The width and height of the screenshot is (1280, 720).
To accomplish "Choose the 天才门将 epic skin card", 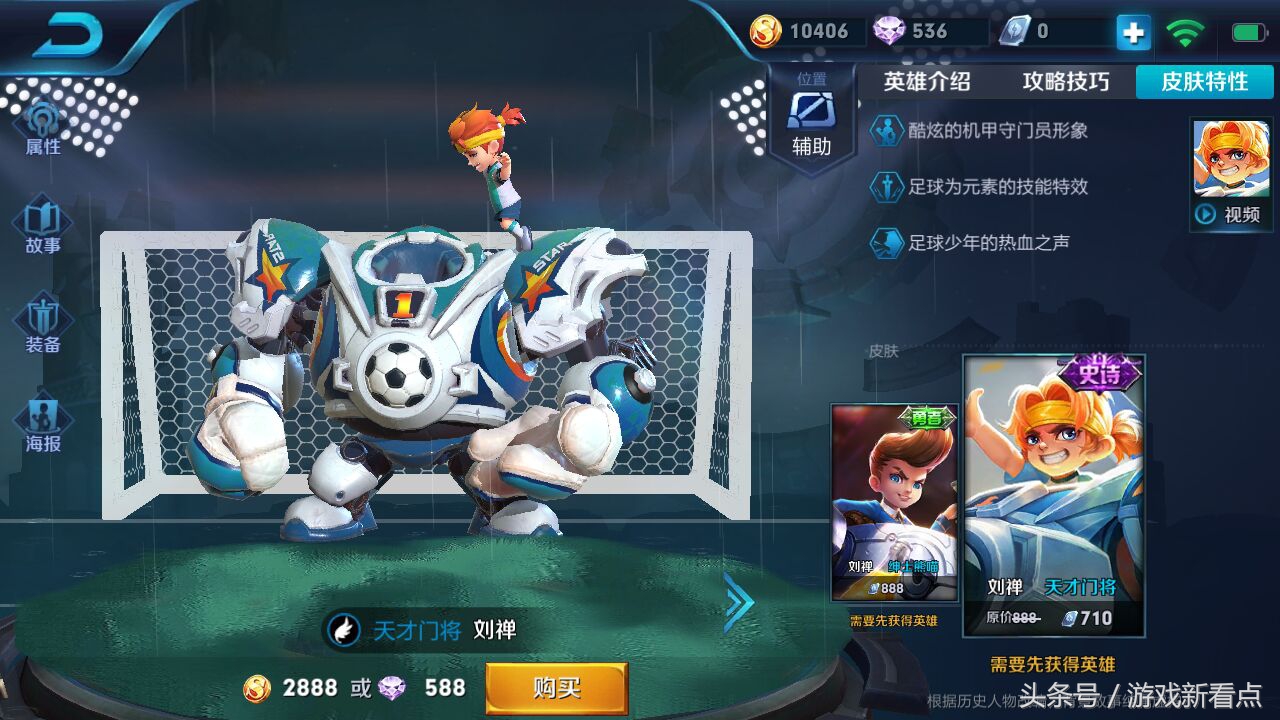I will tap(1053, 497).
